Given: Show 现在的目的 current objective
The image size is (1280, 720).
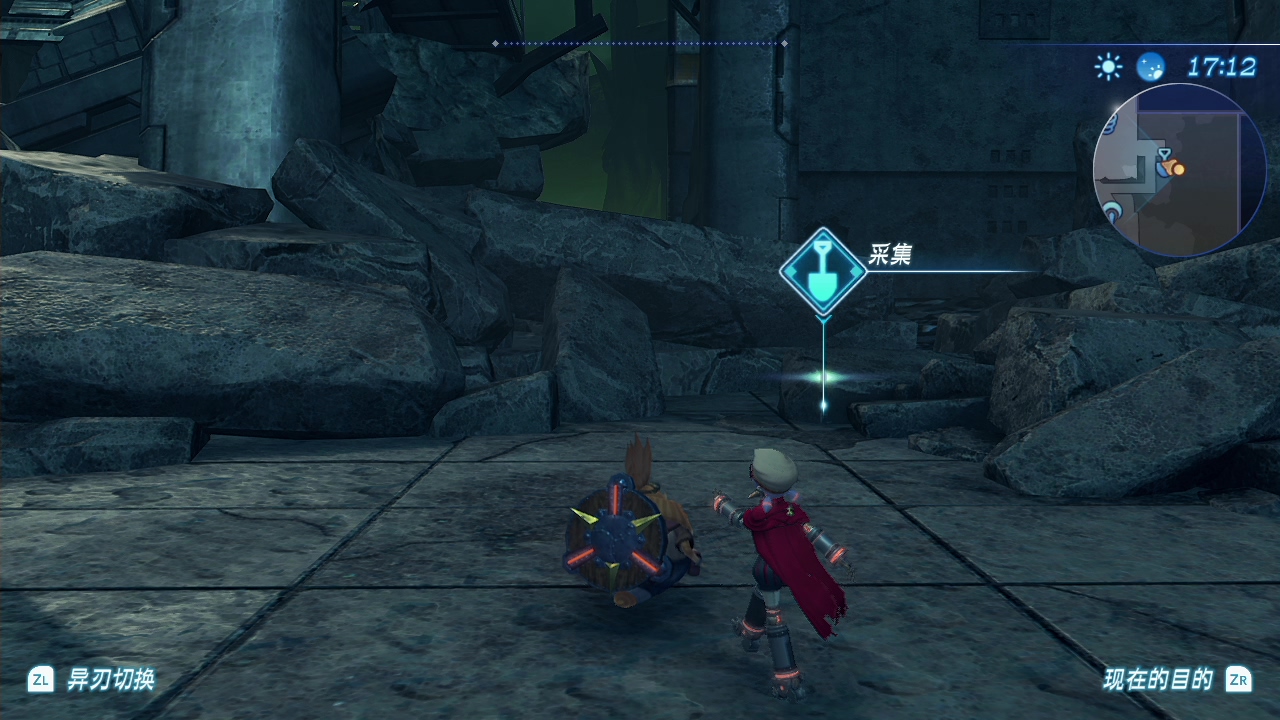Looking at the screenshot, I should coord(1157,680).
